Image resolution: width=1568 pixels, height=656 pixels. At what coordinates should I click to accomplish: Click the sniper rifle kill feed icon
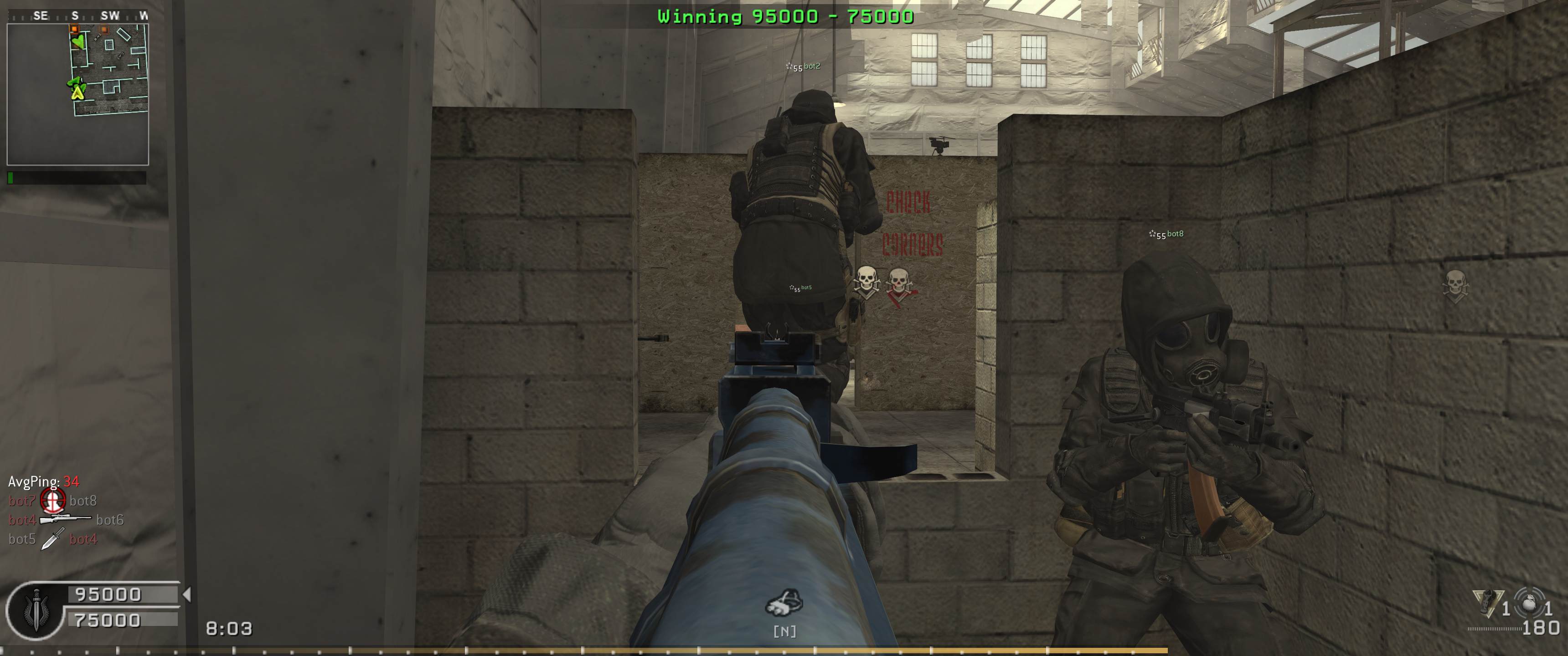(66, 519)
